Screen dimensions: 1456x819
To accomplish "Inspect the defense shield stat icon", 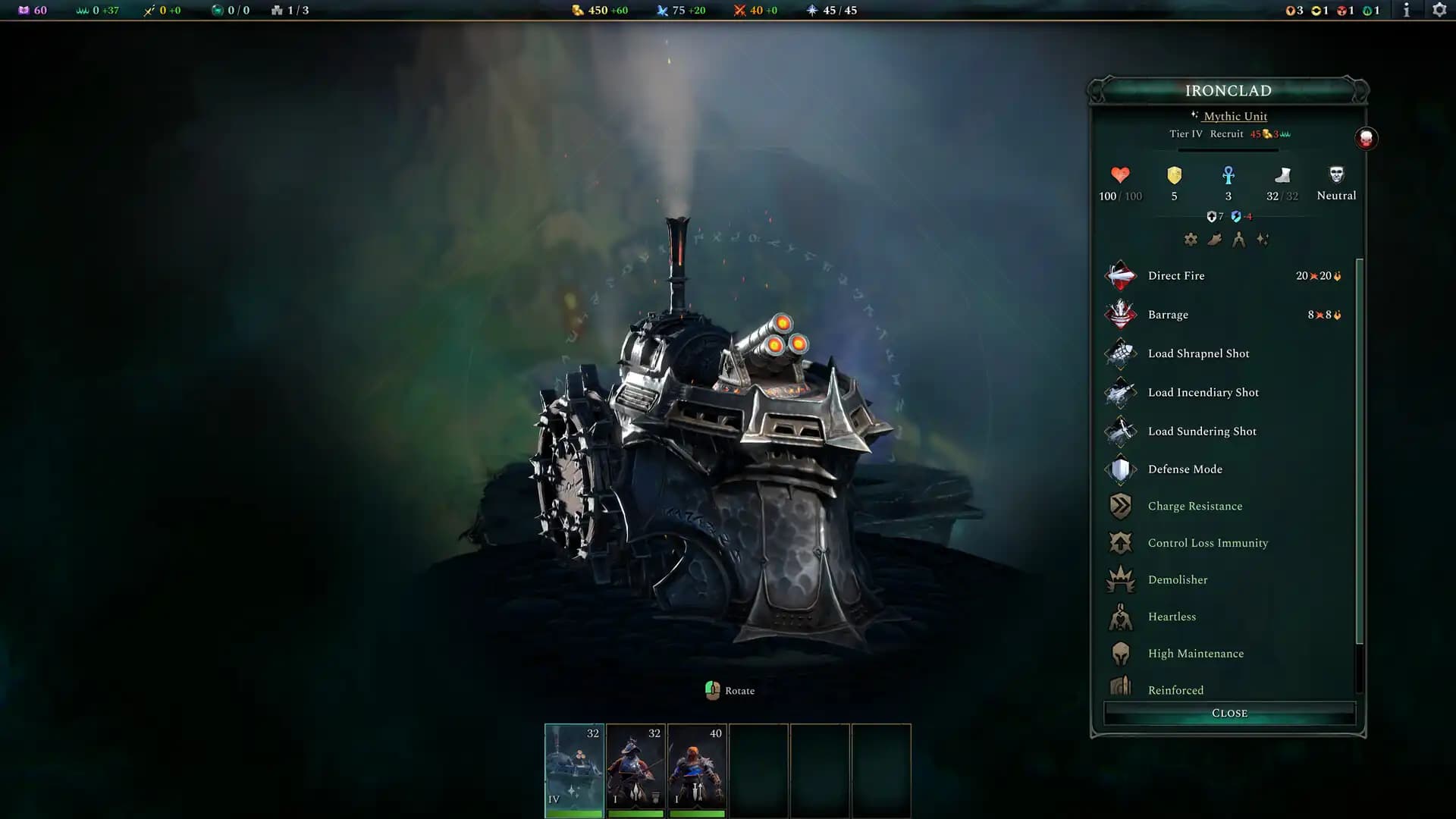I will 1174,177.
